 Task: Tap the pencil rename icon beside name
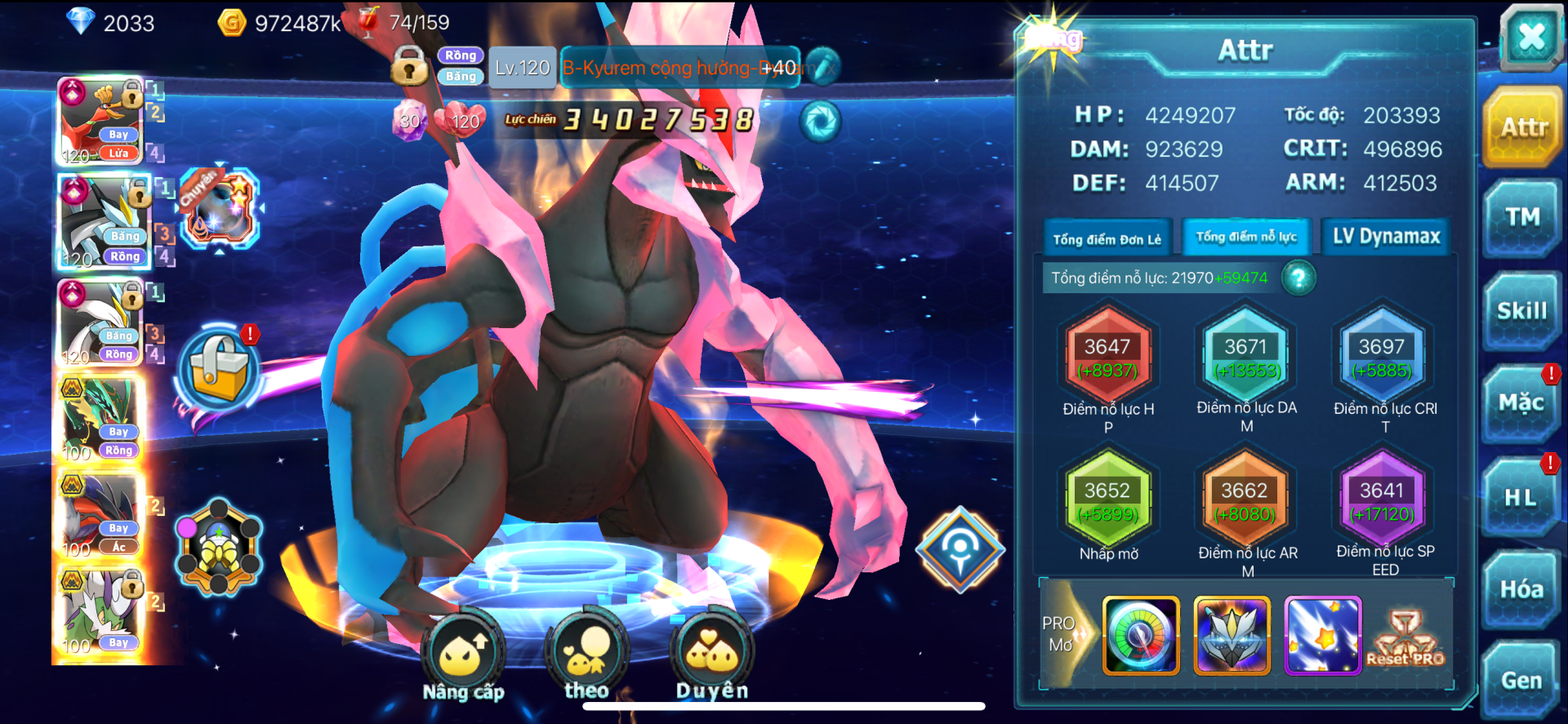point(823,67)
